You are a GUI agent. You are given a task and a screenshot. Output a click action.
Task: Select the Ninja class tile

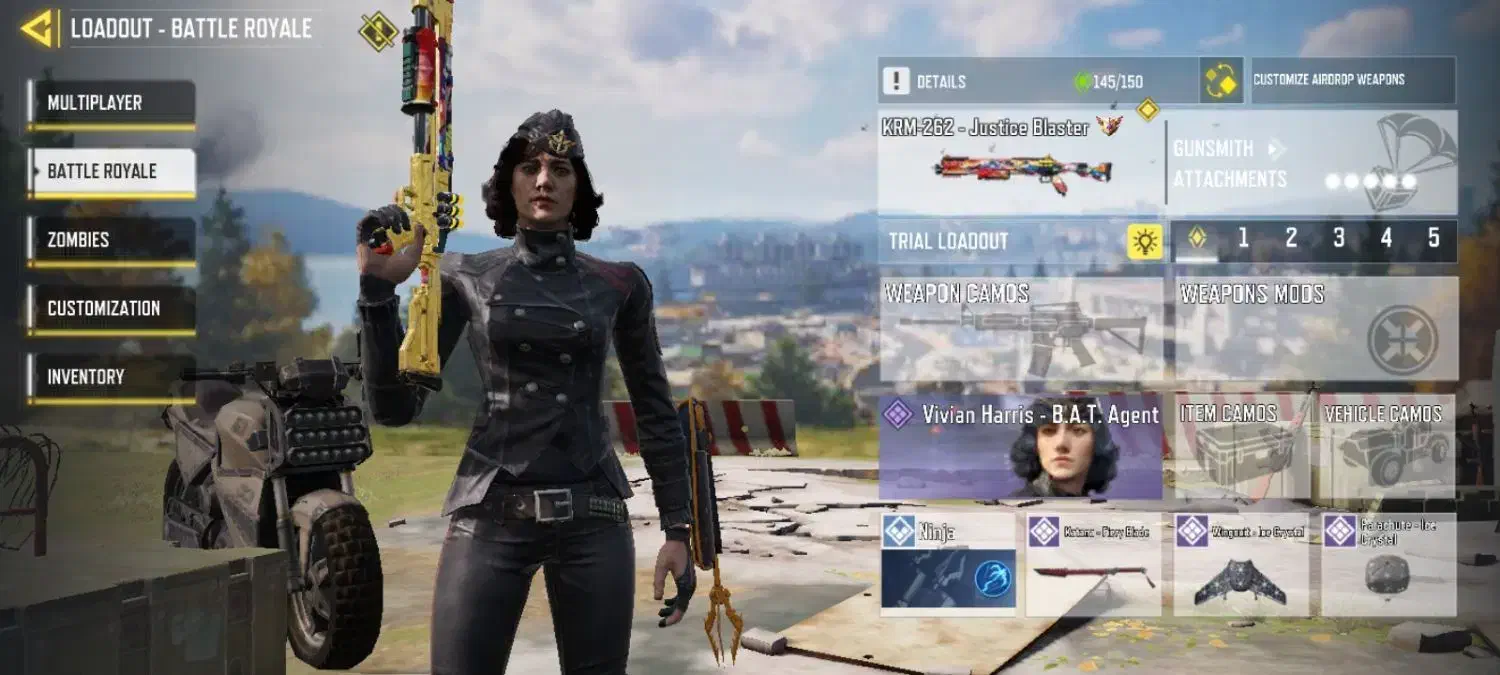[x=948, y=564]
